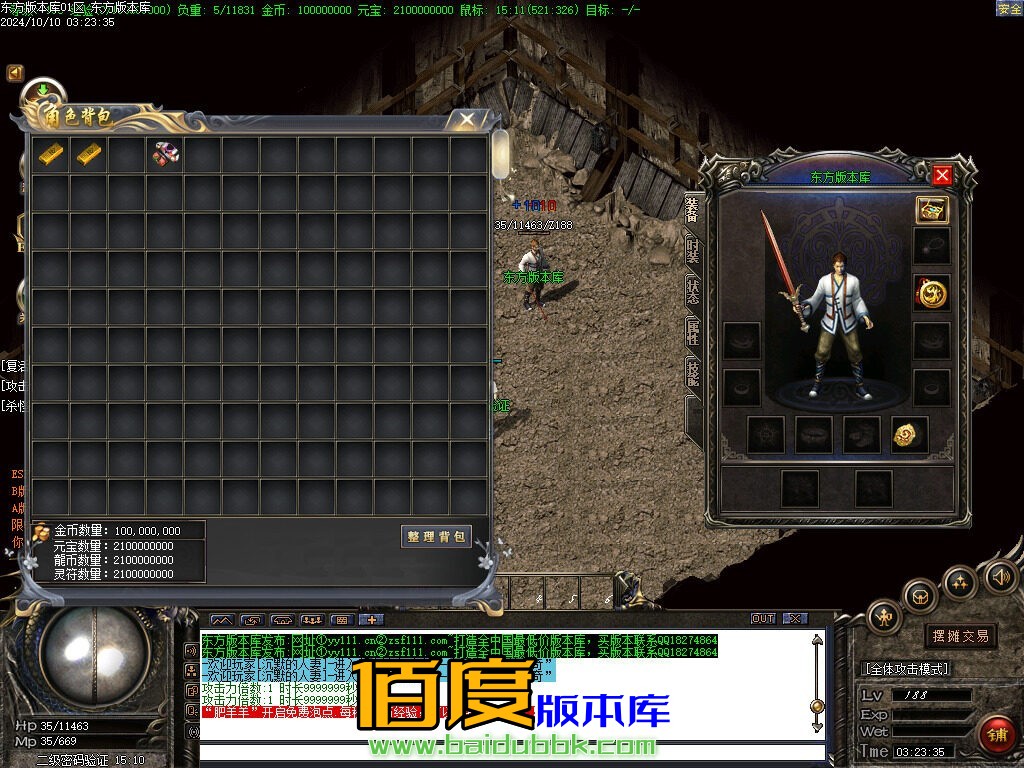Open the 技能 skills tab
Viewport: 1024px width, 768px height.
tap(692, 373)
